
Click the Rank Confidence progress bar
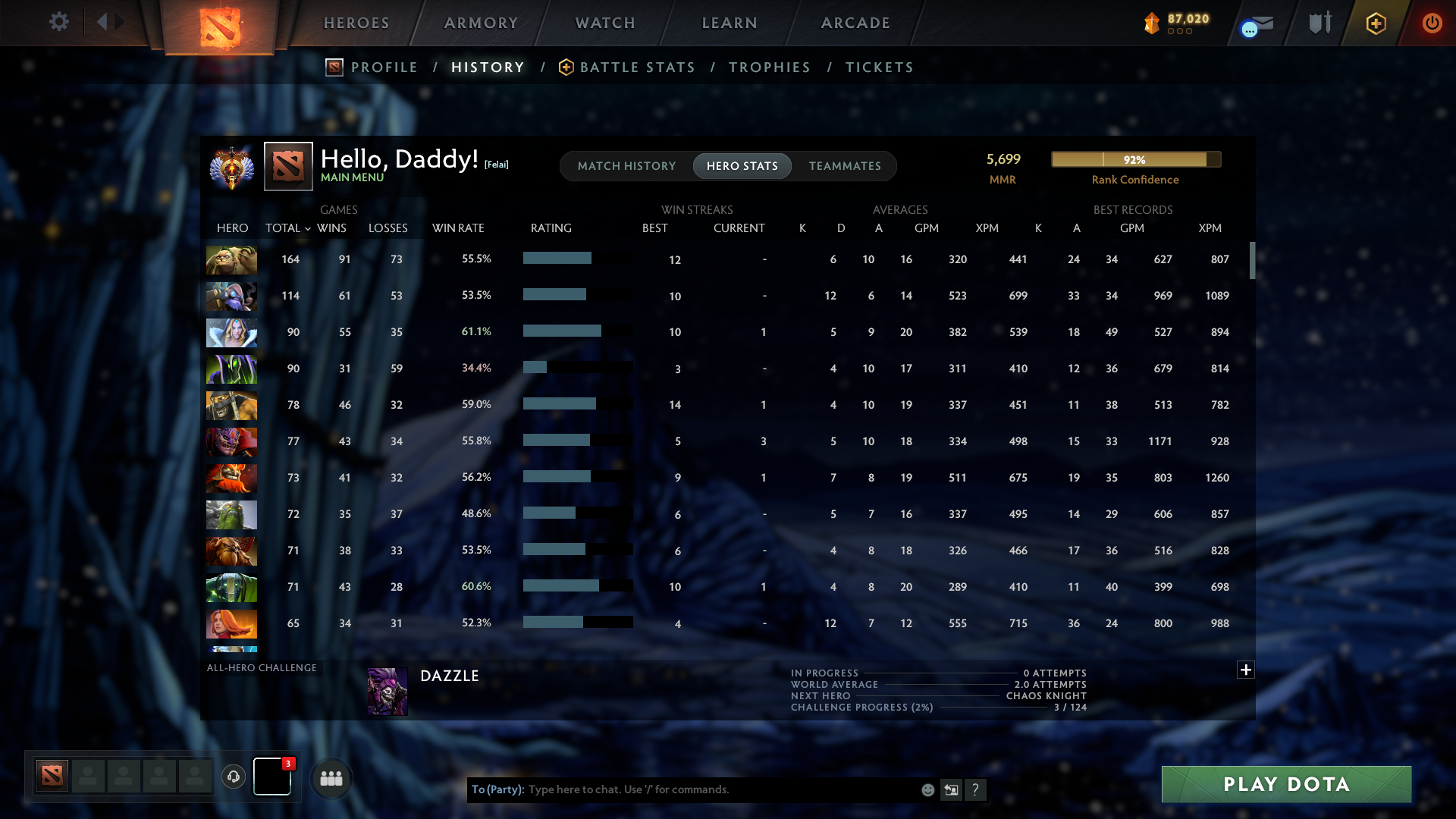[x=1135, y=159]
